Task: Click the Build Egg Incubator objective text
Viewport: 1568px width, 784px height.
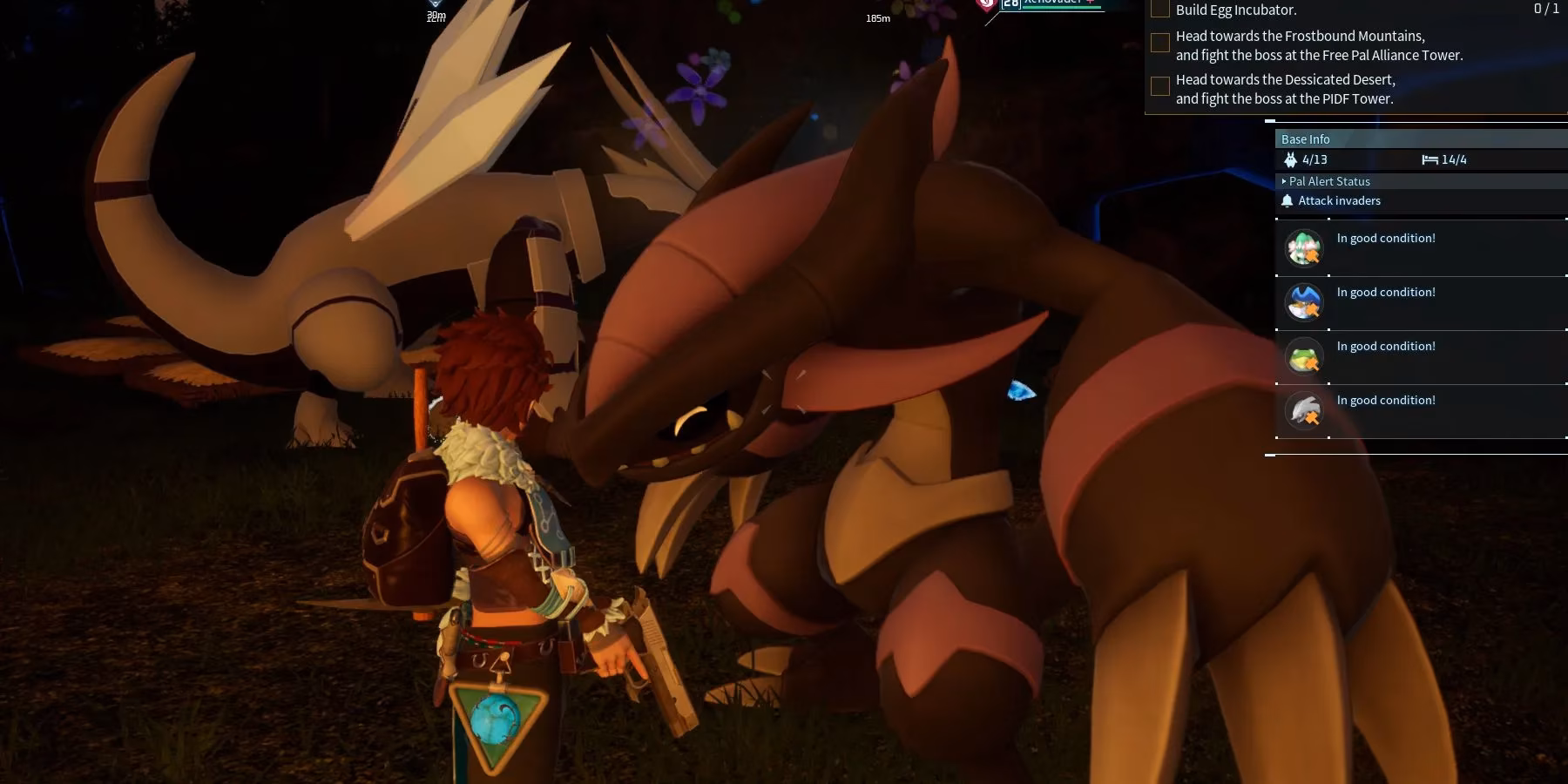Action: click(x=1236, y=10)
